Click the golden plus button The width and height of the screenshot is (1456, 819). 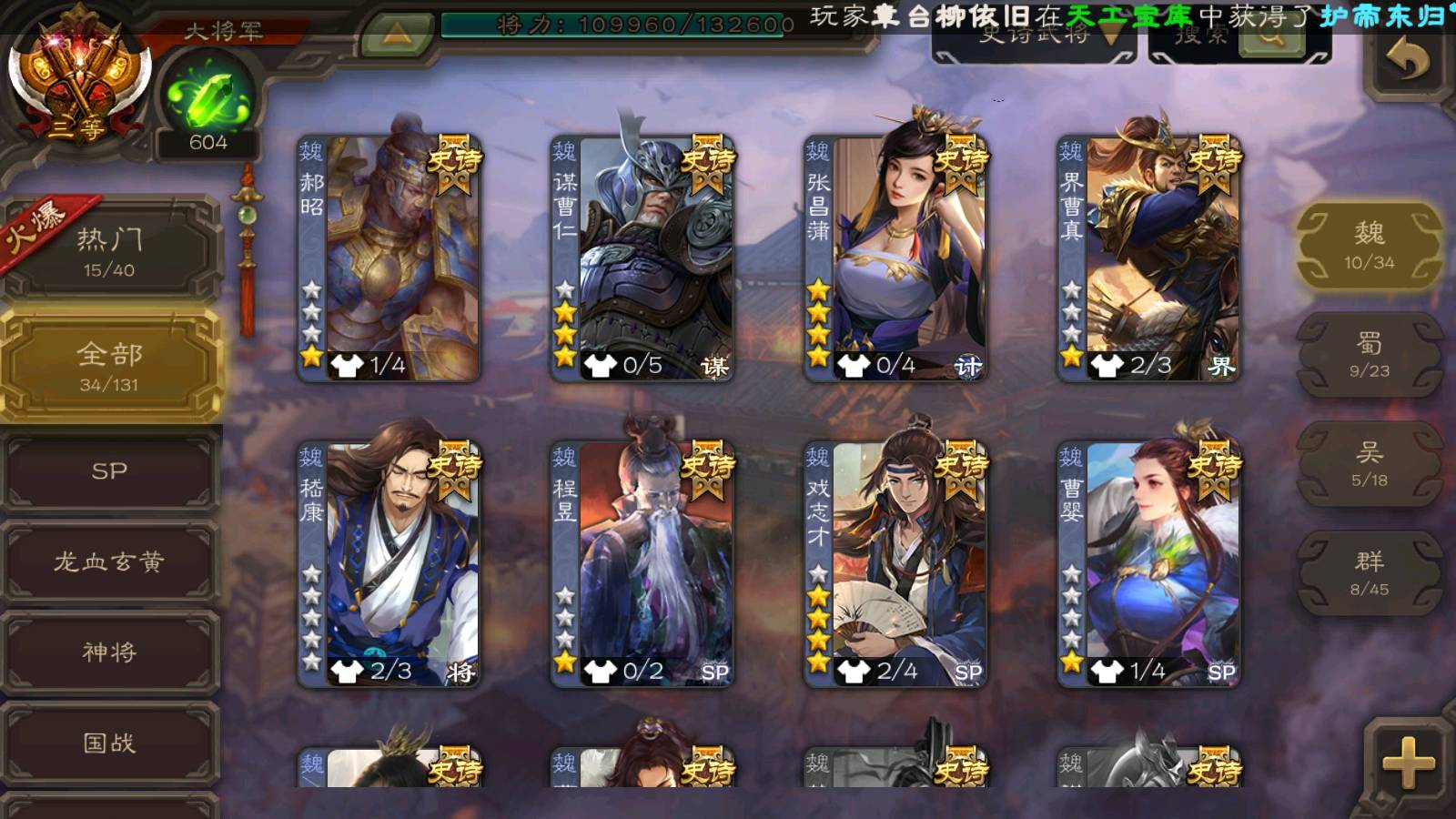(x=1407, y=763)
